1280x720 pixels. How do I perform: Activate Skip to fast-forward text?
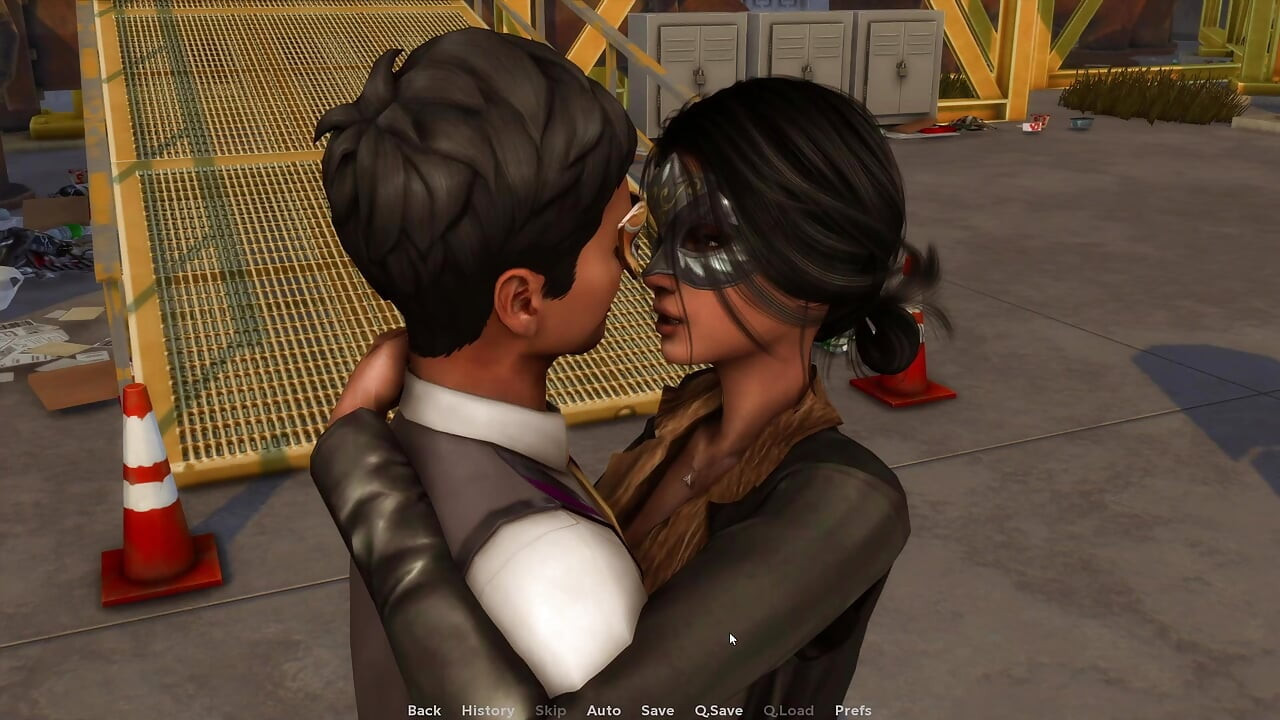(x=551, y=710)
